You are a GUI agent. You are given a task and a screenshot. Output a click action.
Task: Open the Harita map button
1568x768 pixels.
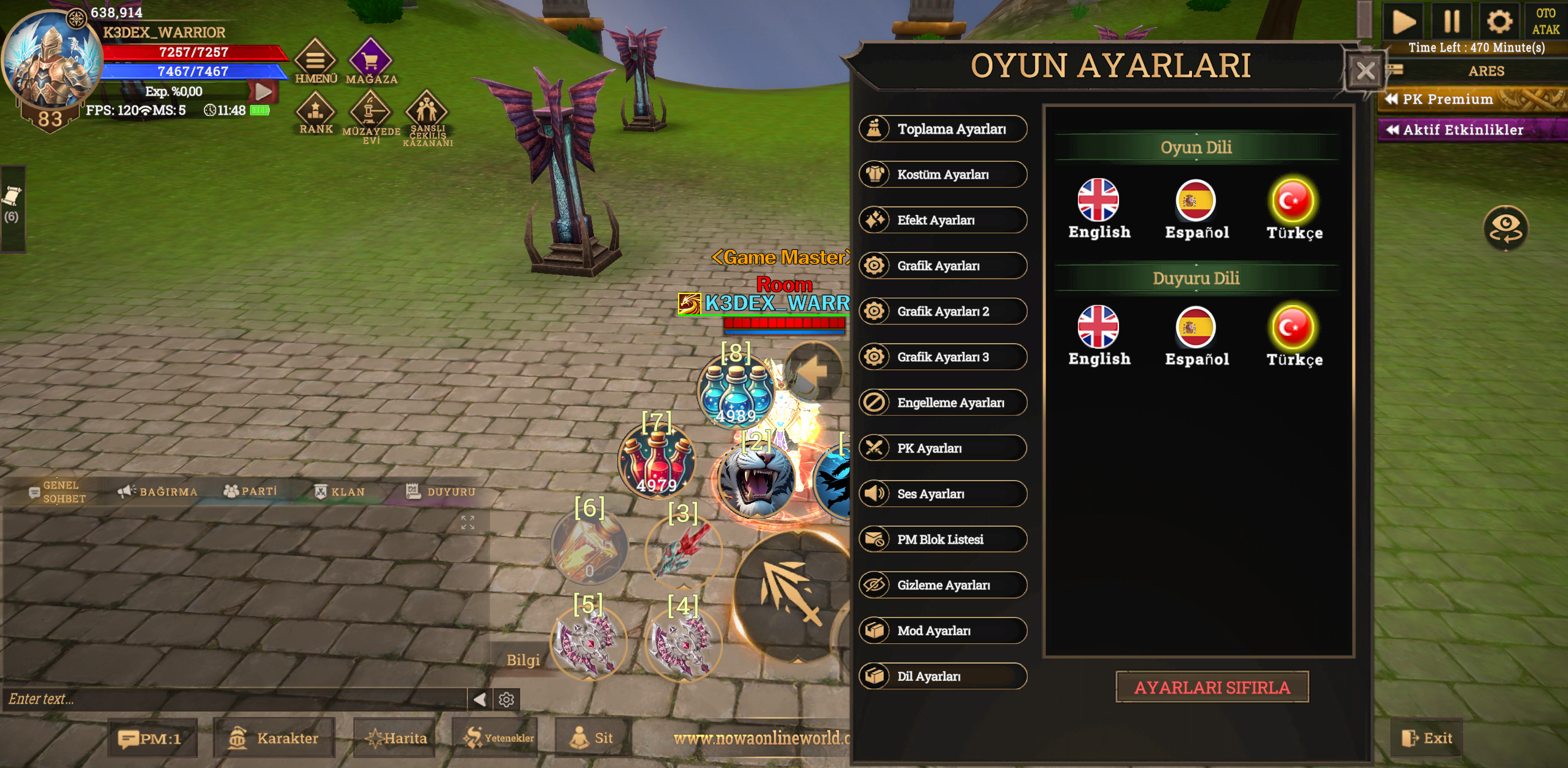396,738
